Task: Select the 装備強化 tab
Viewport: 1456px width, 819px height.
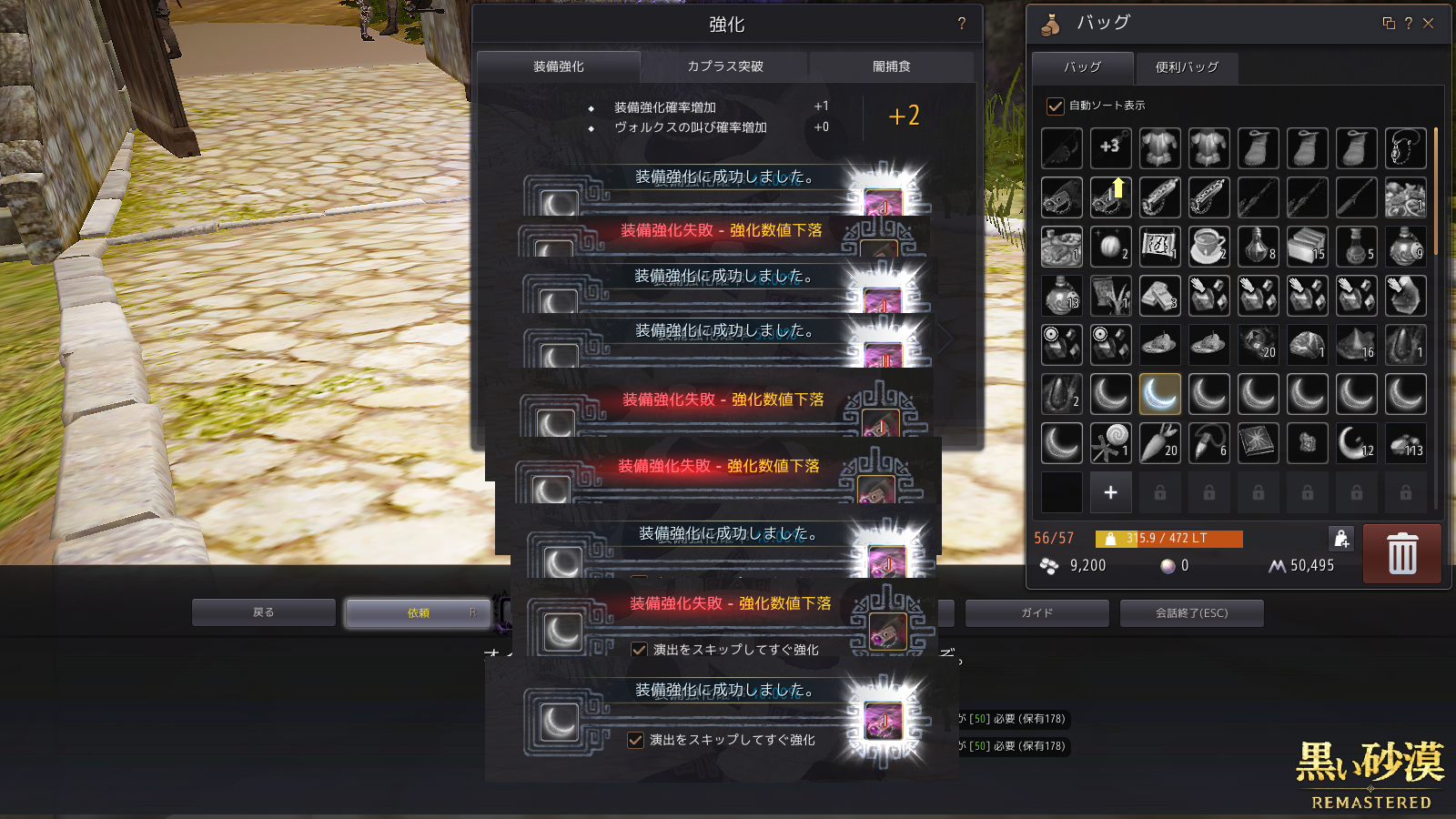Action: [559, 66]
